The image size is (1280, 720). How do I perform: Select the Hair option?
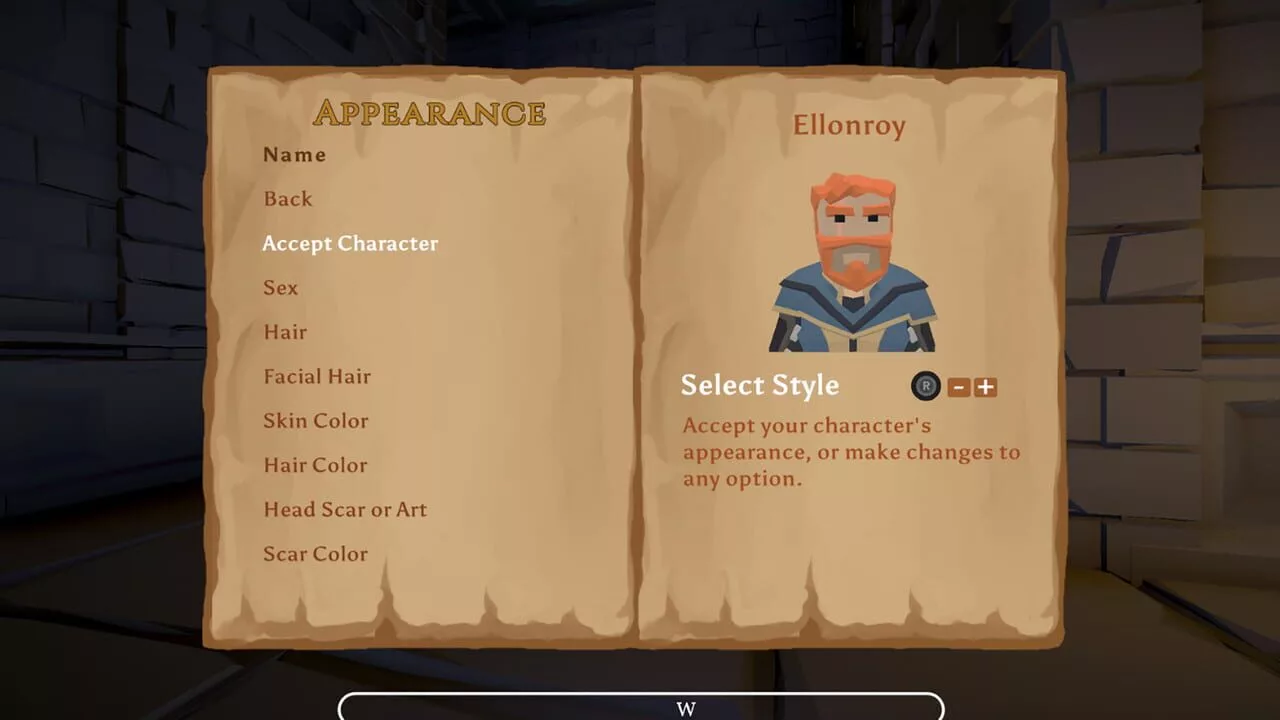click(286, 332)
